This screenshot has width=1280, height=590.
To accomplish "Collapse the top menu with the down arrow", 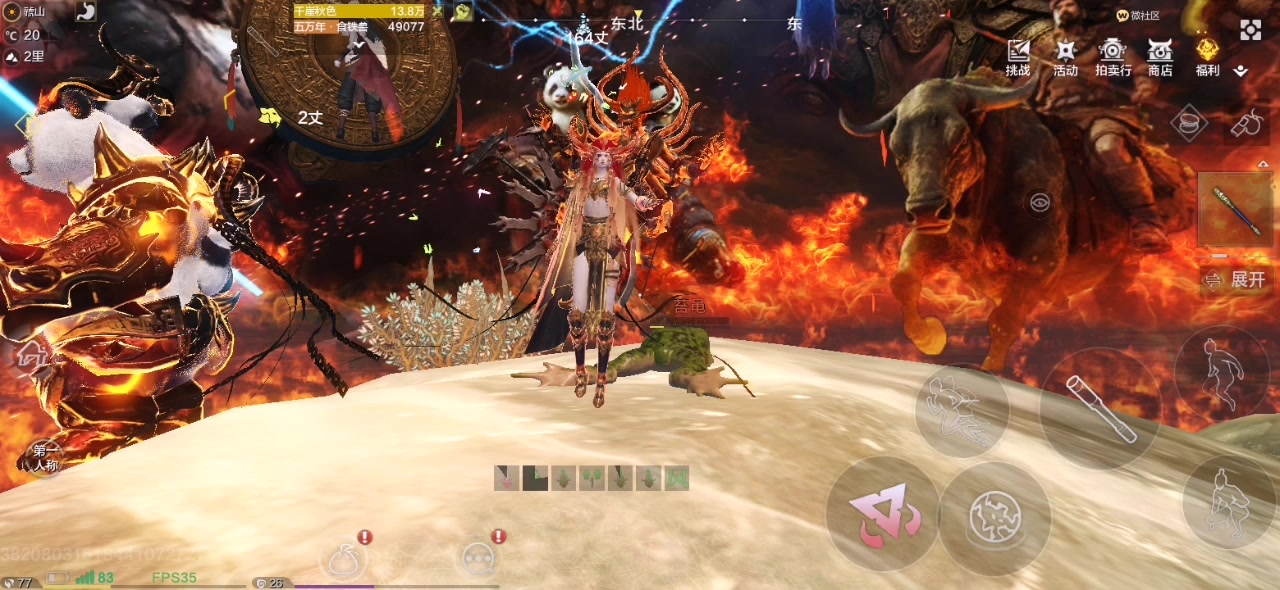I will coord(1241,71).
